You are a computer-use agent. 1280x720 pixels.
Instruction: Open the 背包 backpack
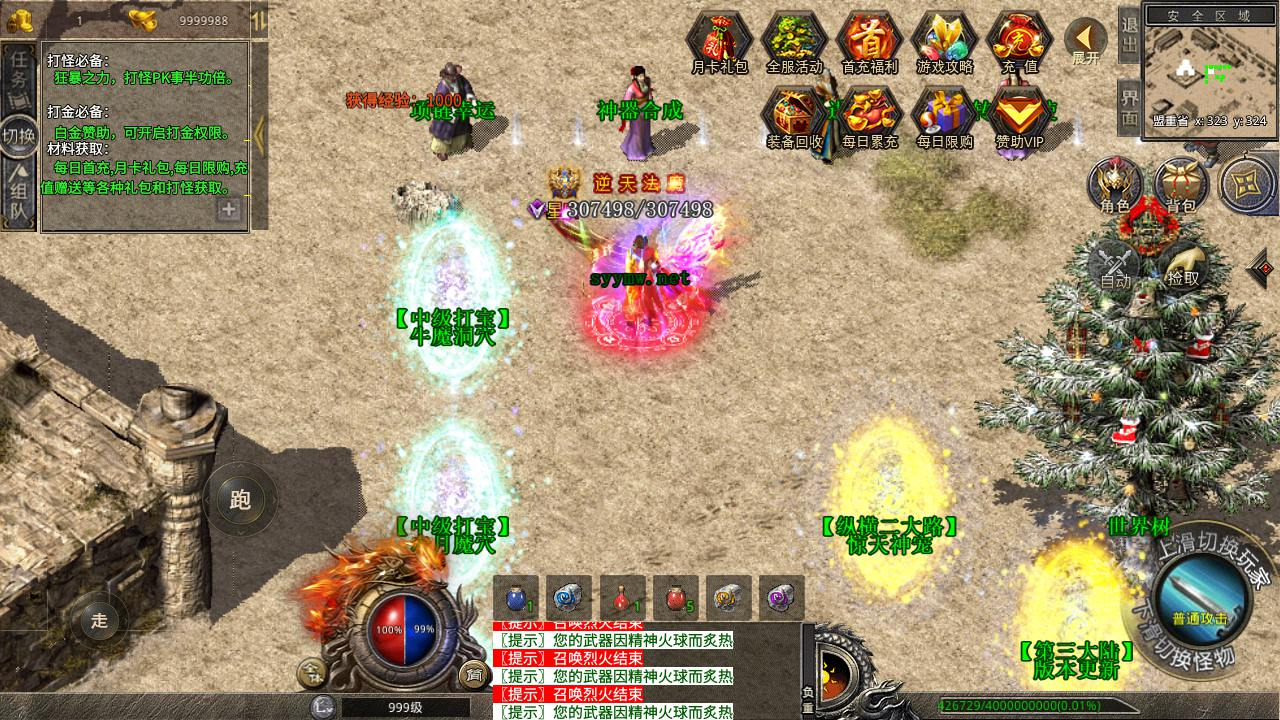click(x=1180, y=184)
